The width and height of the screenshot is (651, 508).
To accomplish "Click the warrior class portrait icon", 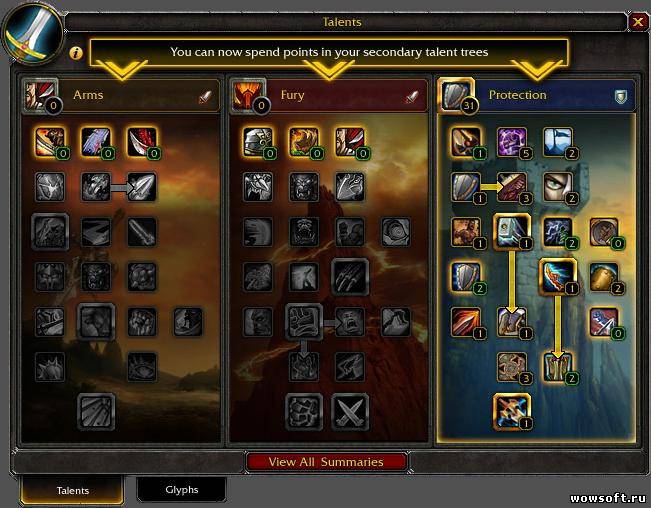I will 32,30.
